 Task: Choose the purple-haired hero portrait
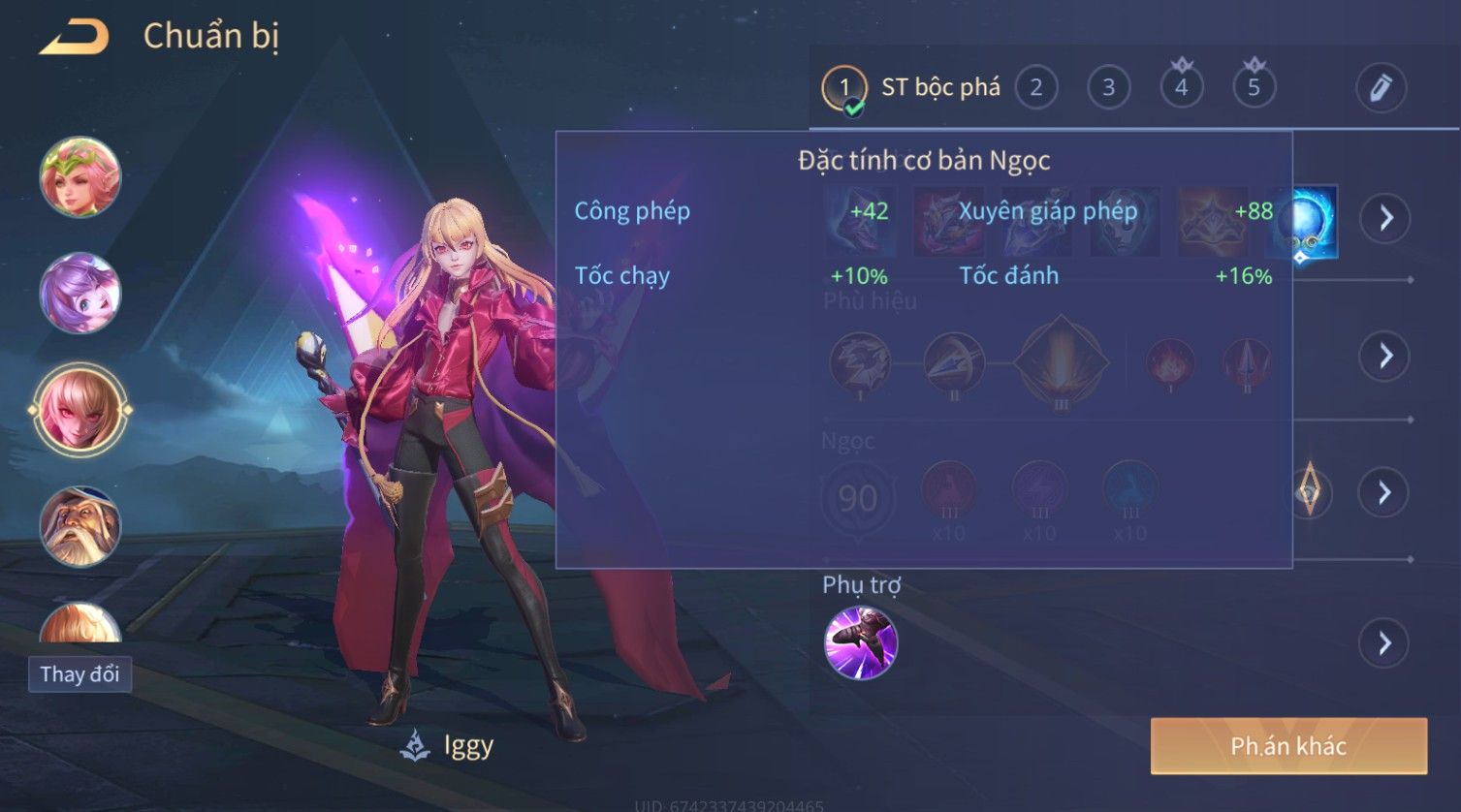[x=80, y=293]
